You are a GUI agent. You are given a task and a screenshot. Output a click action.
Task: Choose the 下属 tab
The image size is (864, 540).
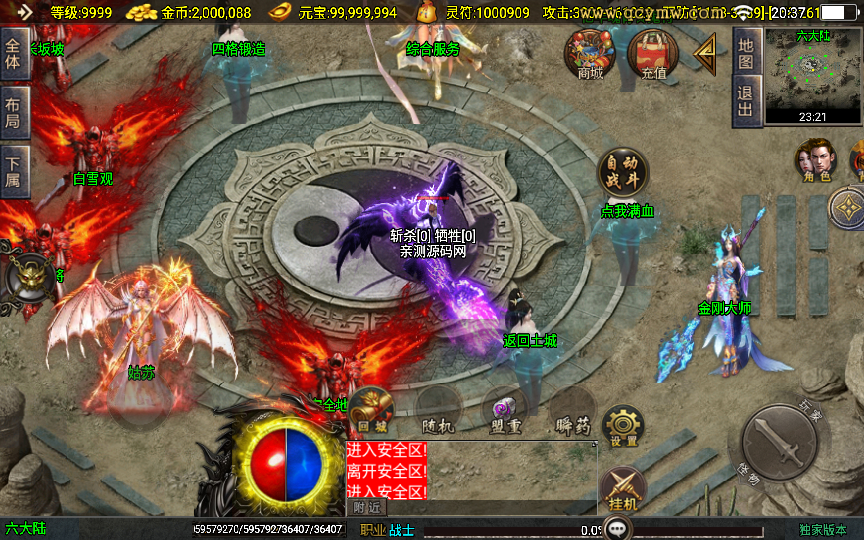click(14, 171)
